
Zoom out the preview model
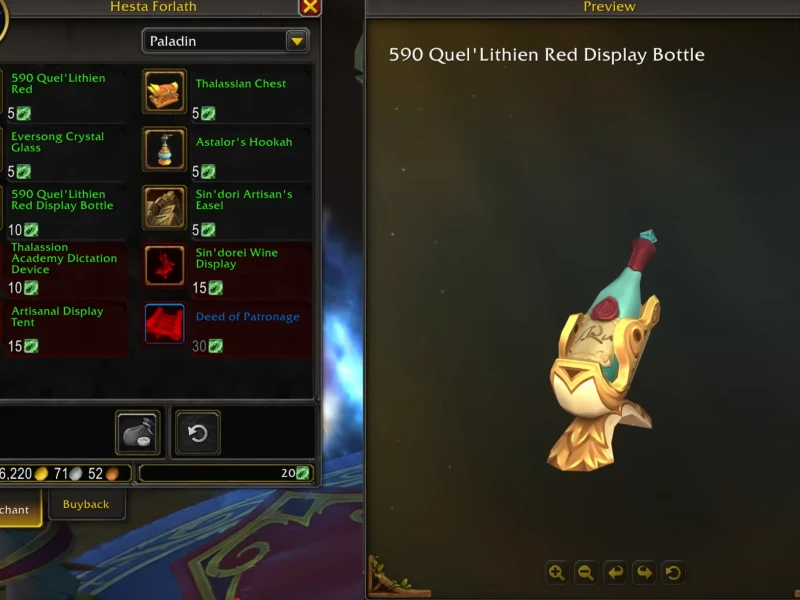(586, 572)
